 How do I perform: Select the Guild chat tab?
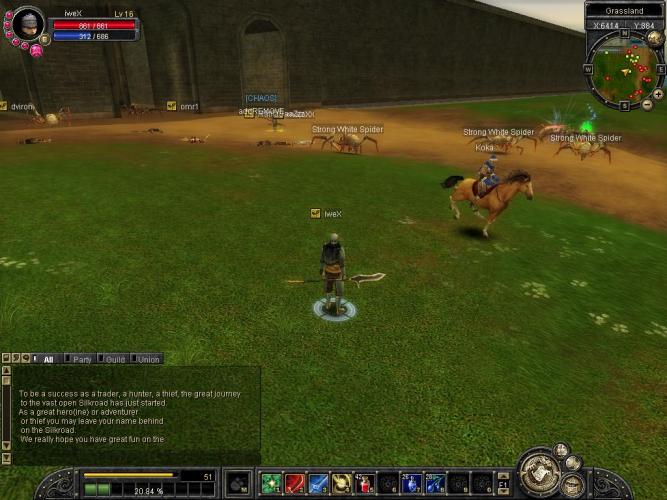tap(115, 359)
